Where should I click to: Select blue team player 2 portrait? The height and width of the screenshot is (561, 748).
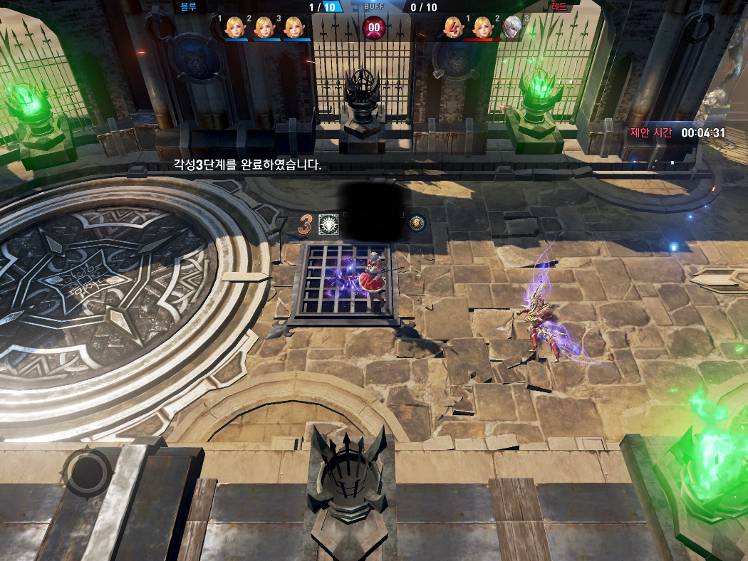264,27
